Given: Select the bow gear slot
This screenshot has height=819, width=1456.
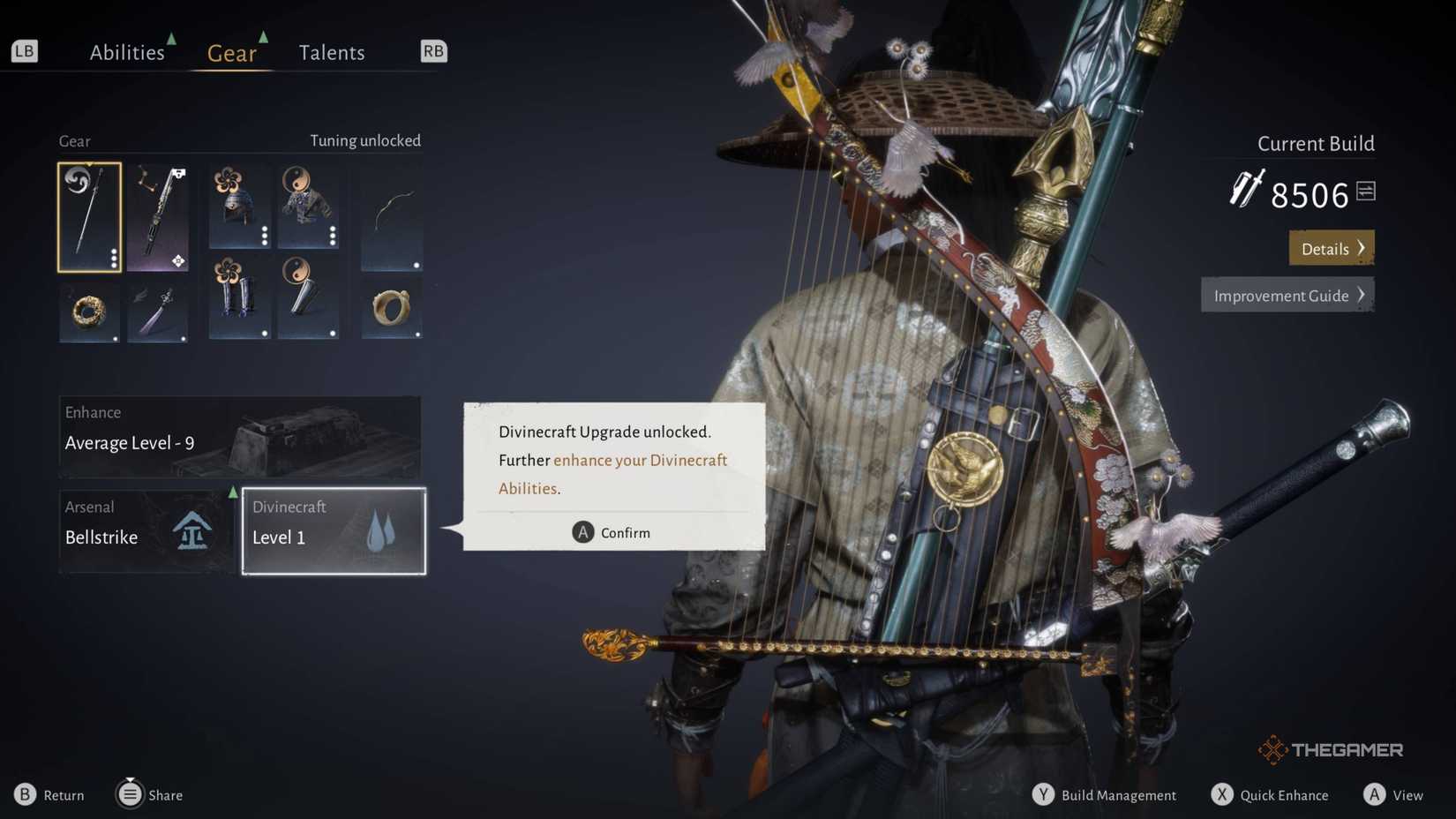Looking at the screenshot, I should [x=392, y=217].
